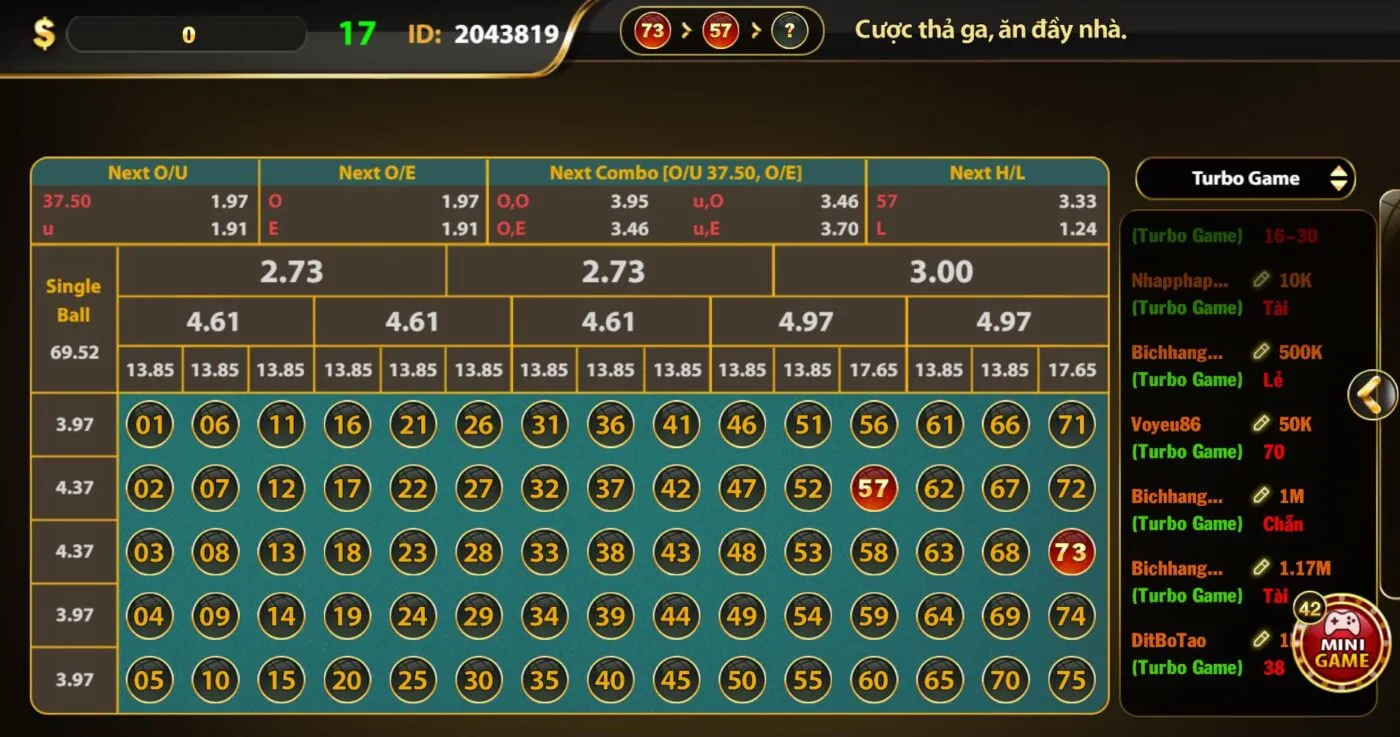This screenshot has width=1400, height=737.
Task: Click the red drawn ball 57
Action: [x=873, y=488]
